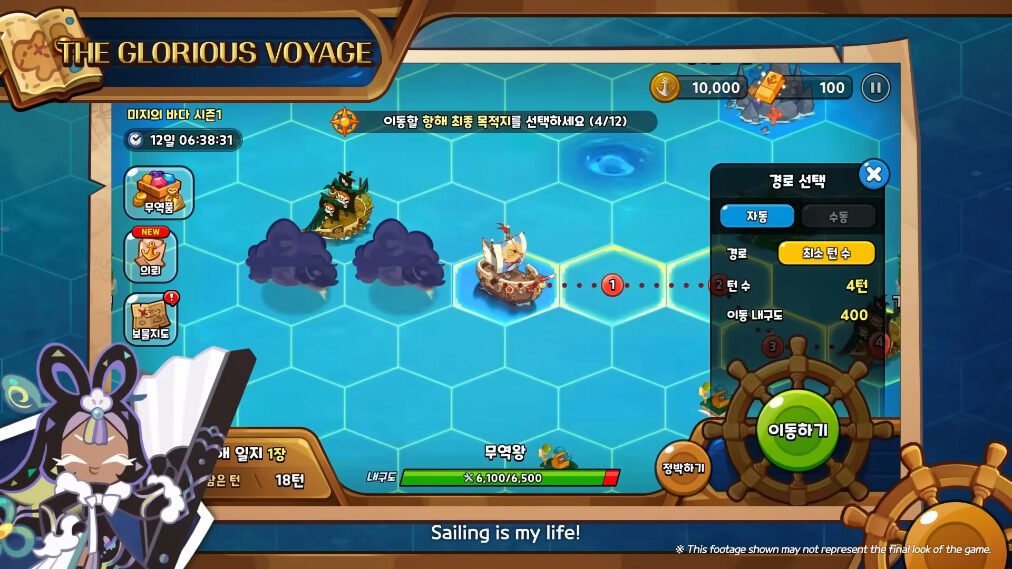Tap the green 이동하기 move button

[x=797, y=429]
